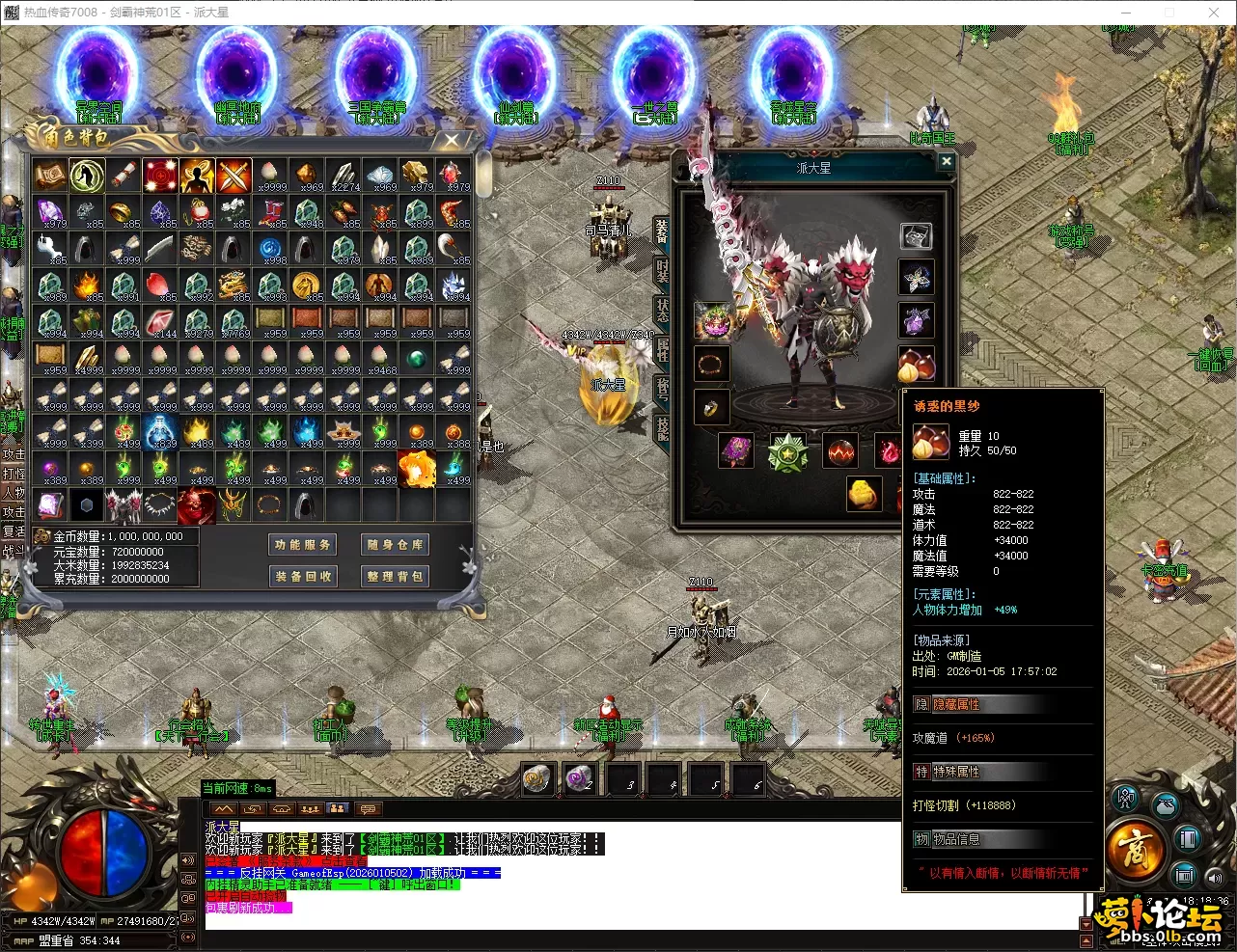This screenshot has width=1237, height=952.
Task: Show the 属性 attributes tab
Action: [662, 349]
